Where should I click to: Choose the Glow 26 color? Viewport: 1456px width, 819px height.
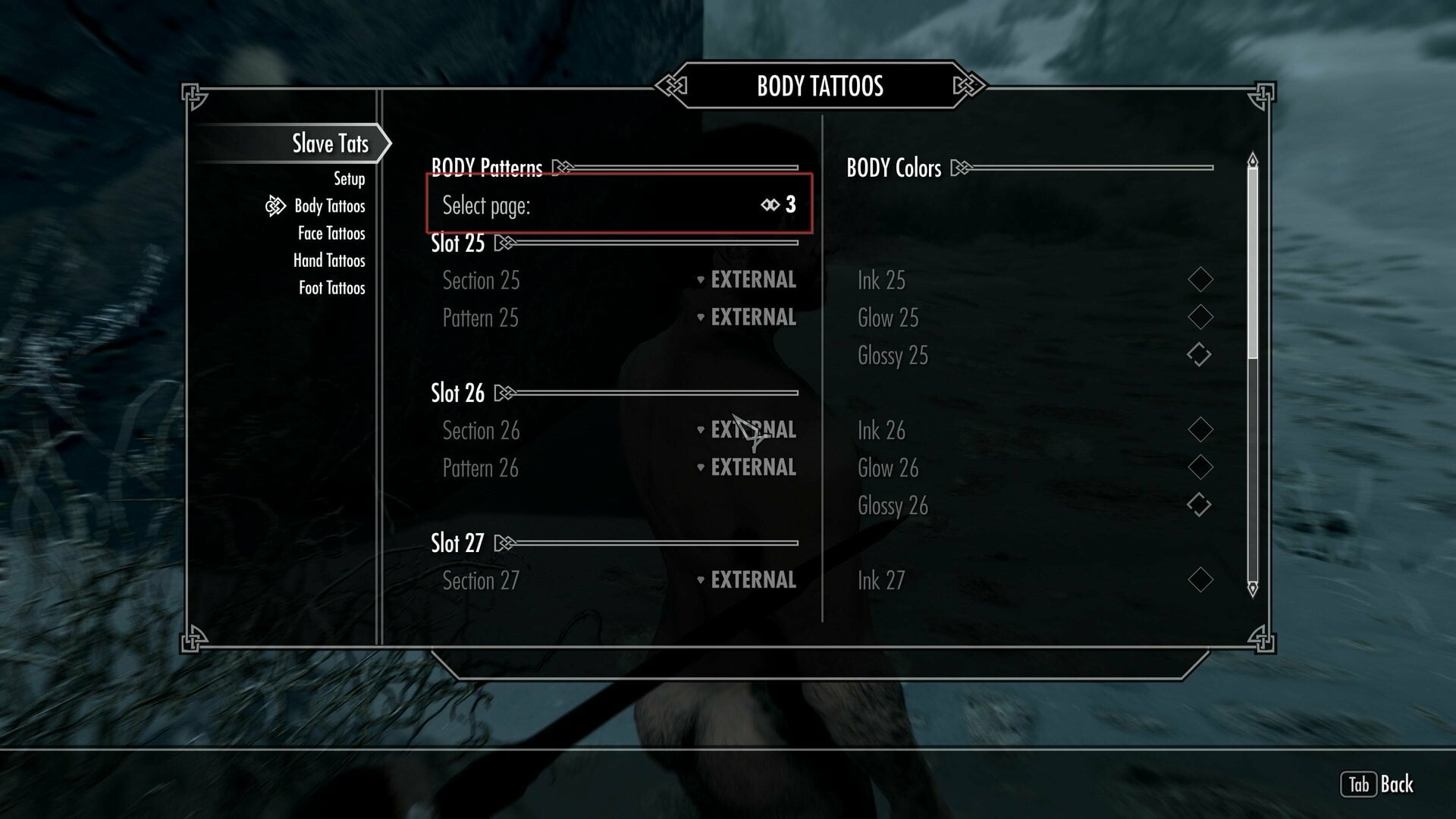(1200, 467)
